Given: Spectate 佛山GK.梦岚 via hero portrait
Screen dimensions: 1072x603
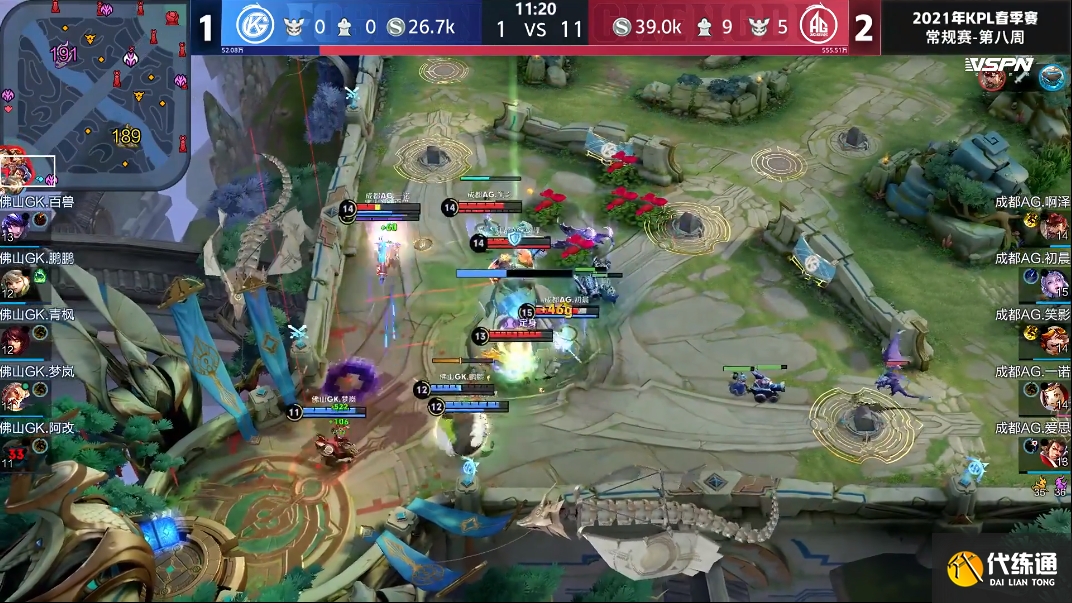Looking at the screenshot, I should click(15, 397).
